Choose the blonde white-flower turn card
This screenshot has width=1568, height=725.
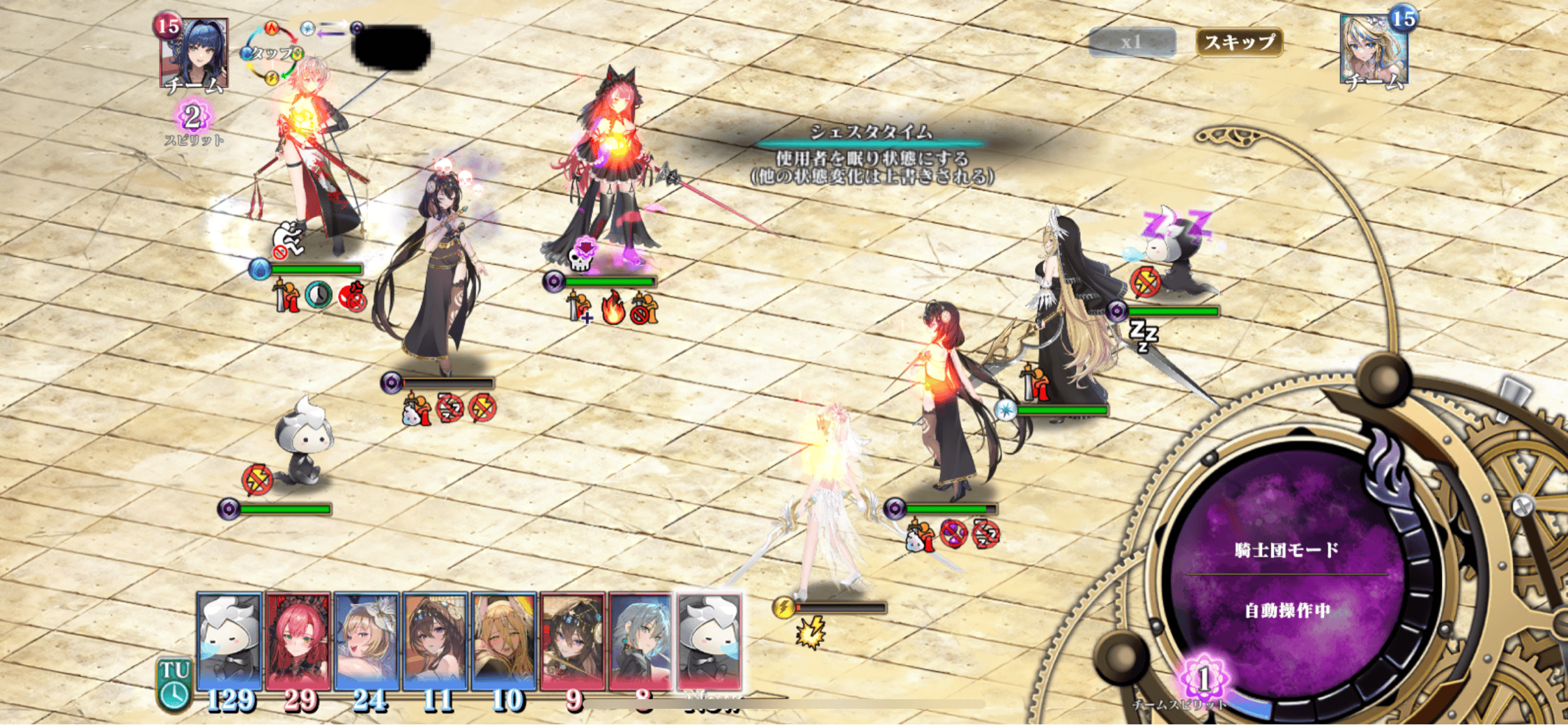click(367, 643)
